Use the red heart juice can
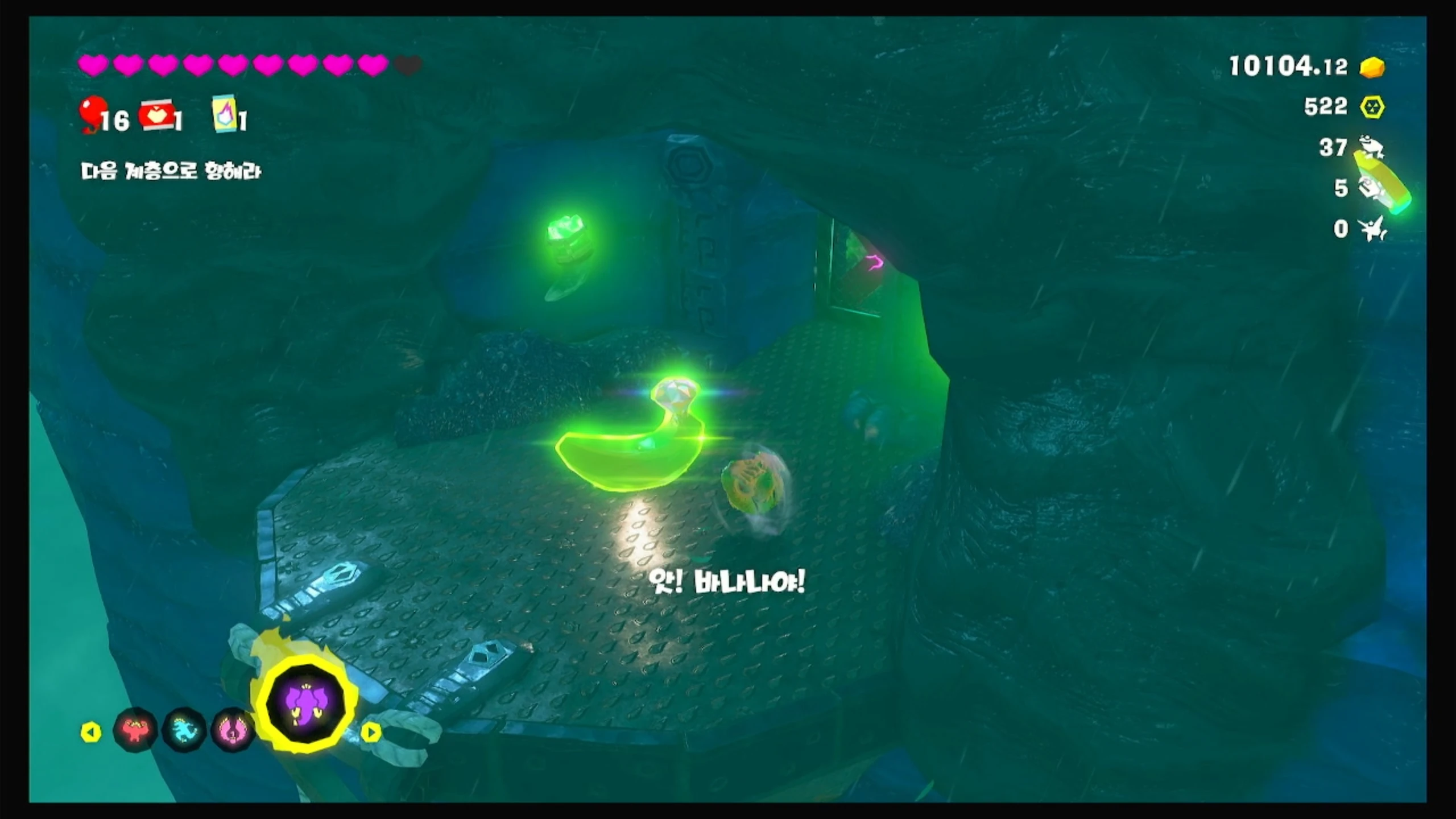 pos(155,115)
